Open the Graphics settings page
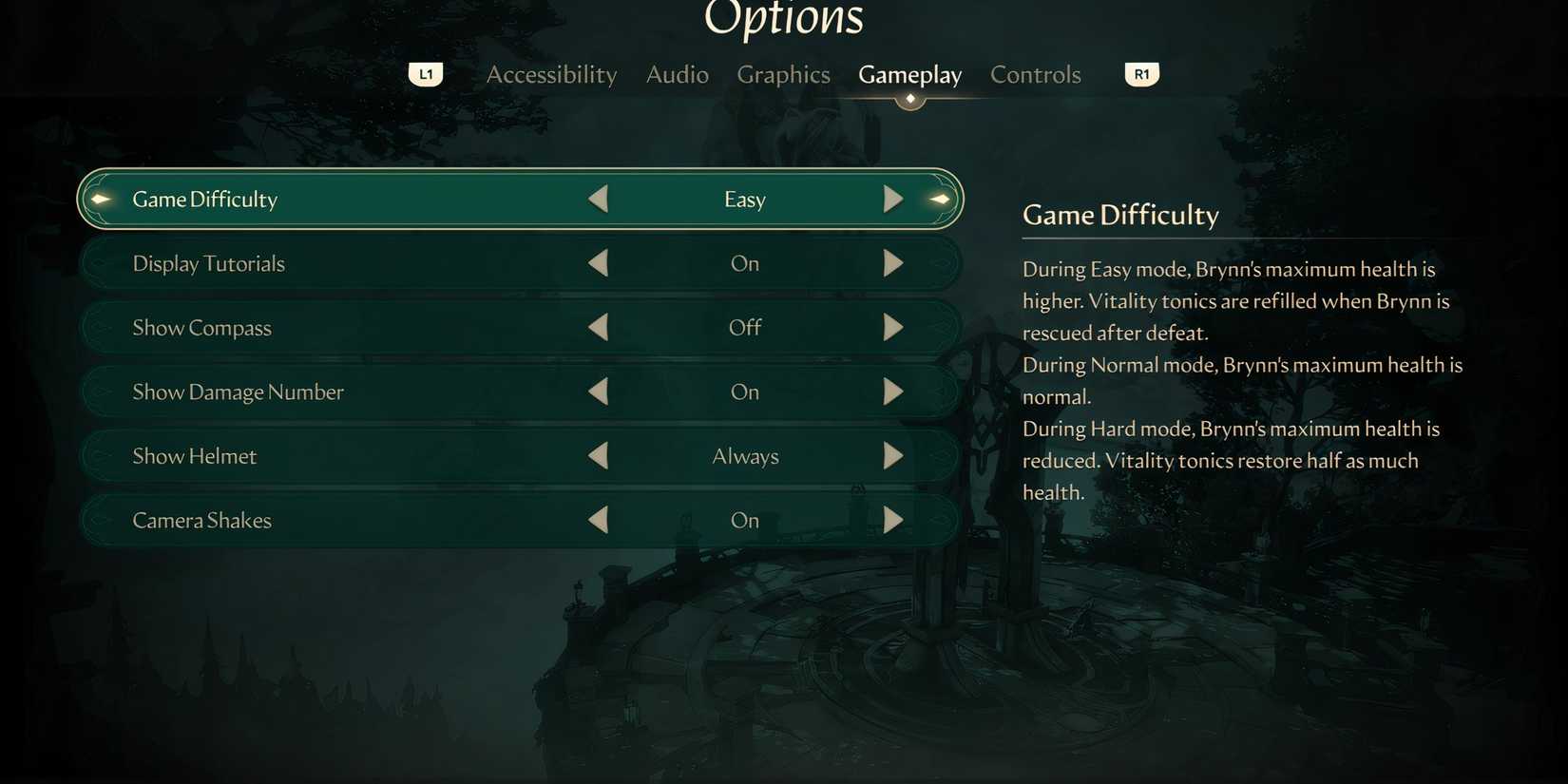 pos(782,74)
